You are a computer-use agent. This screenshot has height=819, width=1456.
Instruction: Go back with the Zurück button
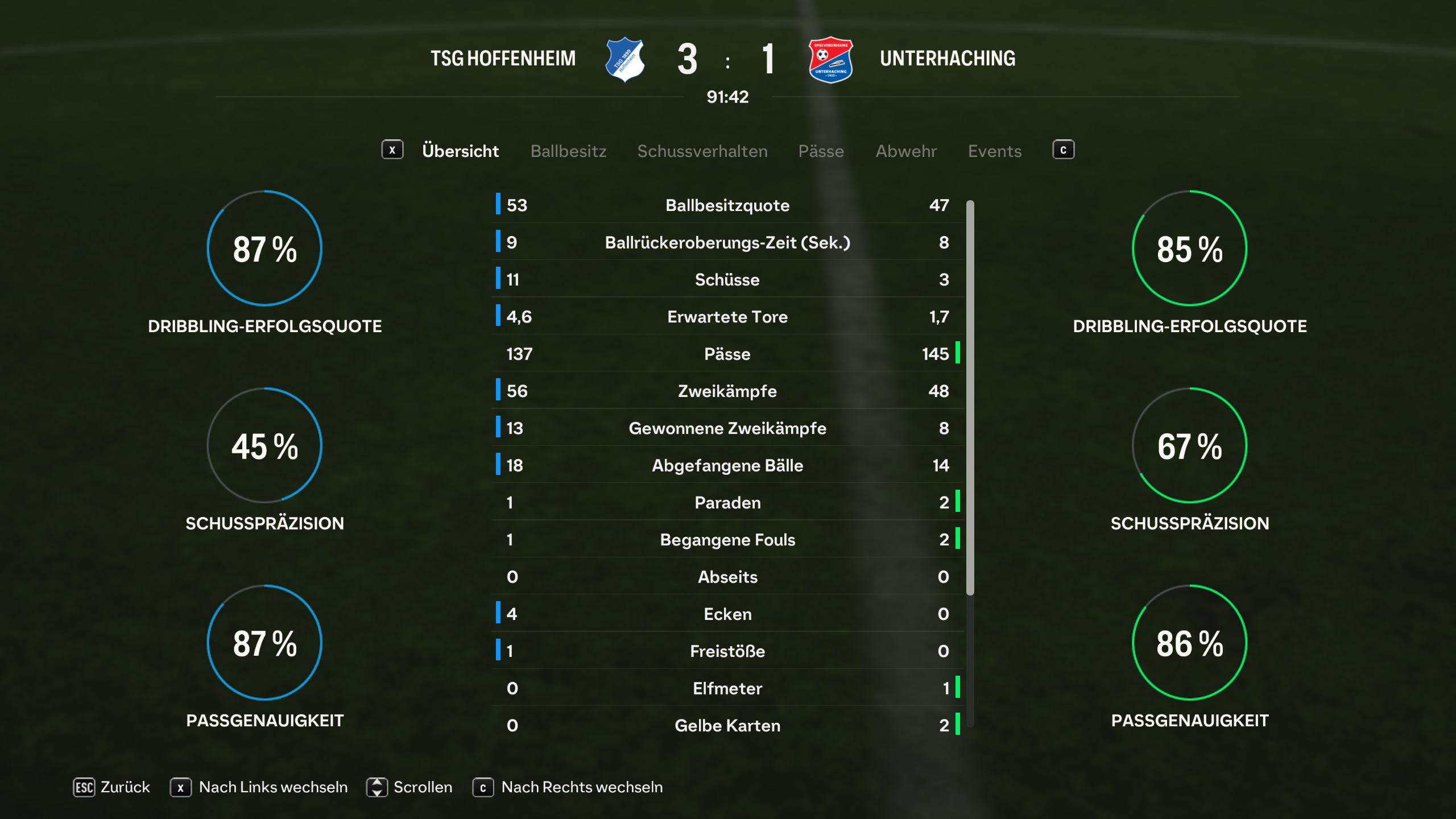112,787
